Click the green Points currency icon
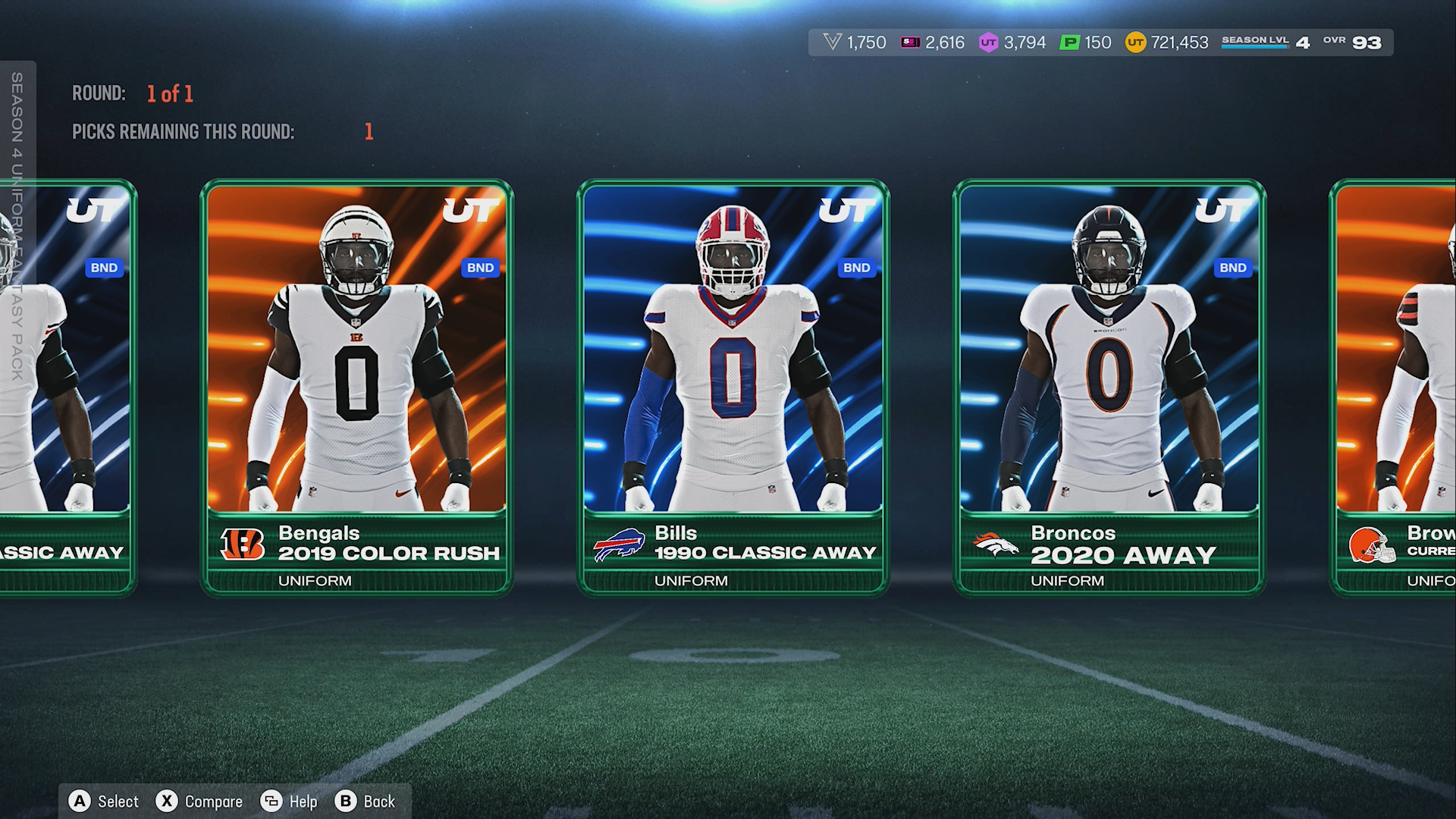1456x819 pixels. tap(1069, 42)
